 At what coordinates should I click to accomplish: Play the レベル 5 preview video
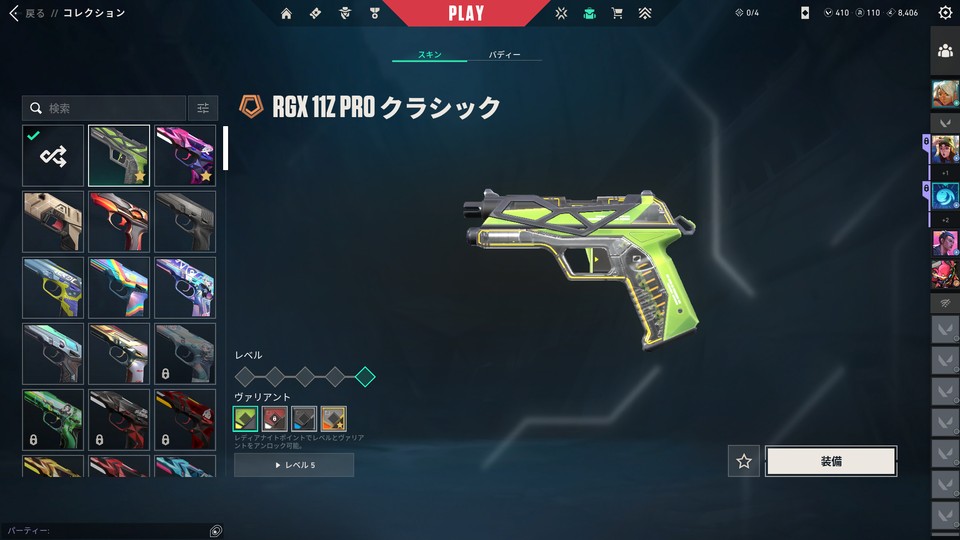[x=294, y=465]
